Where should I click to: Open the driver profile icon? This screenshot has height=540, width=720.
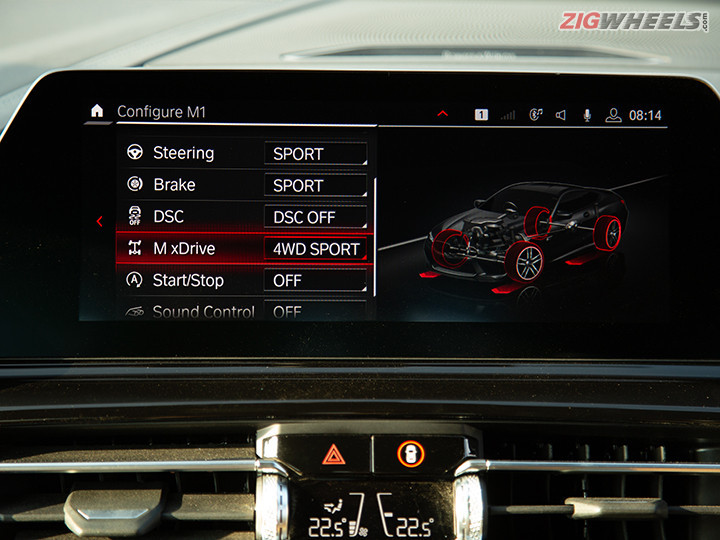click(613, 115)
